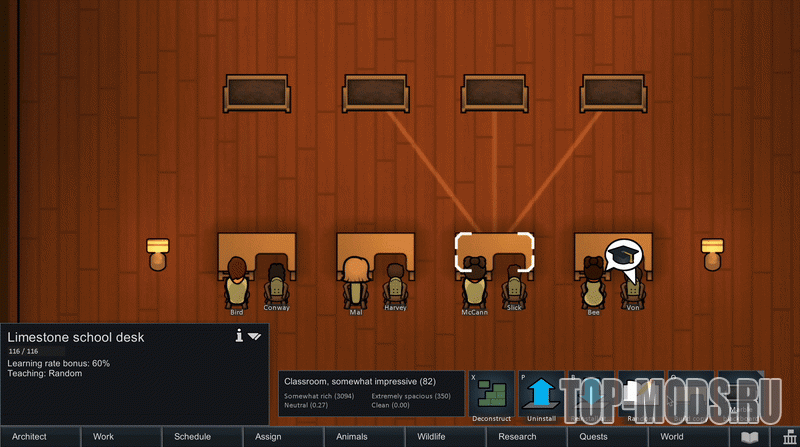Open the Assign tab
The height and width of the screenshot is (447, 800).
pyautogui.click(x=283, y=437)
